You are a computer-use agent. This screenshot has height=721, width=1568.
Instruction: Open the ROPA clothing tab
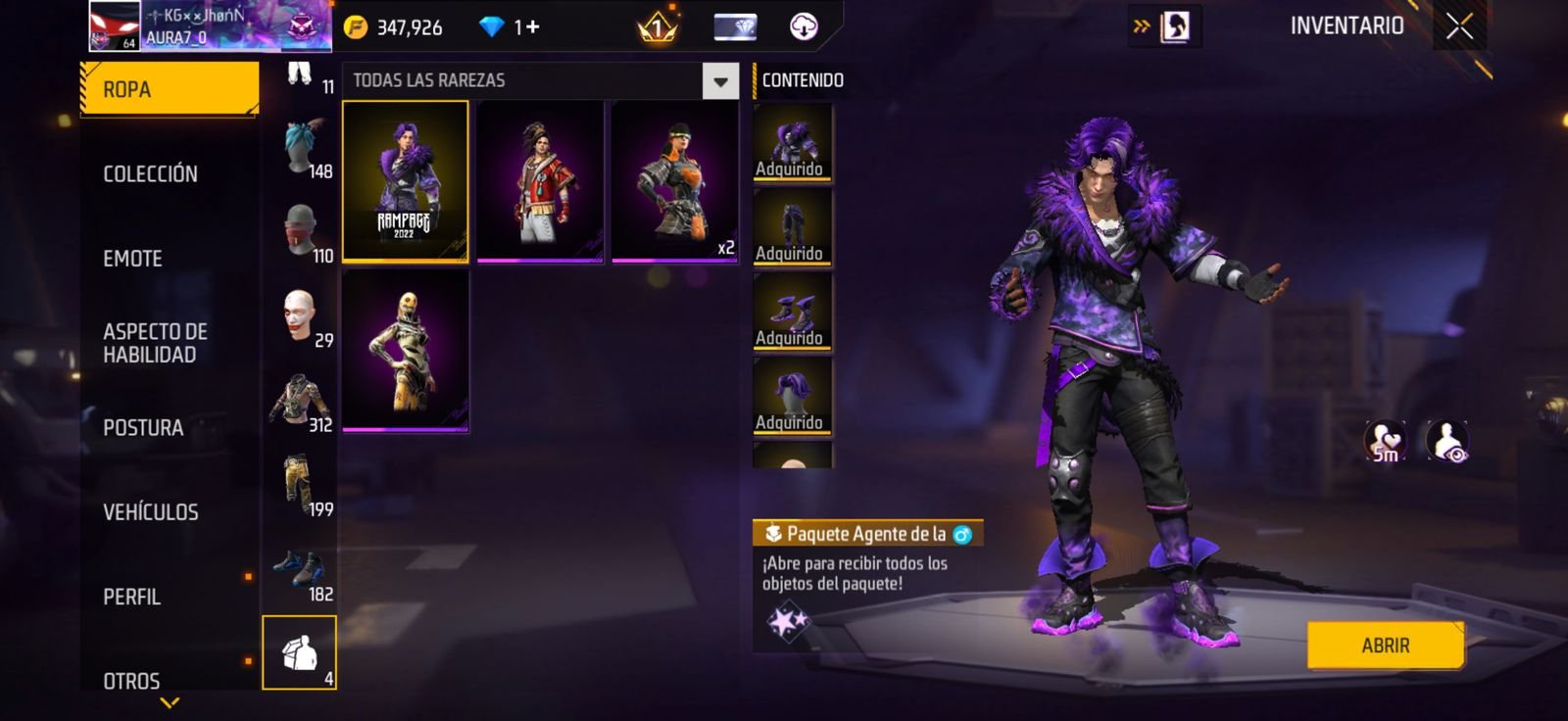[x=169, y=89]
